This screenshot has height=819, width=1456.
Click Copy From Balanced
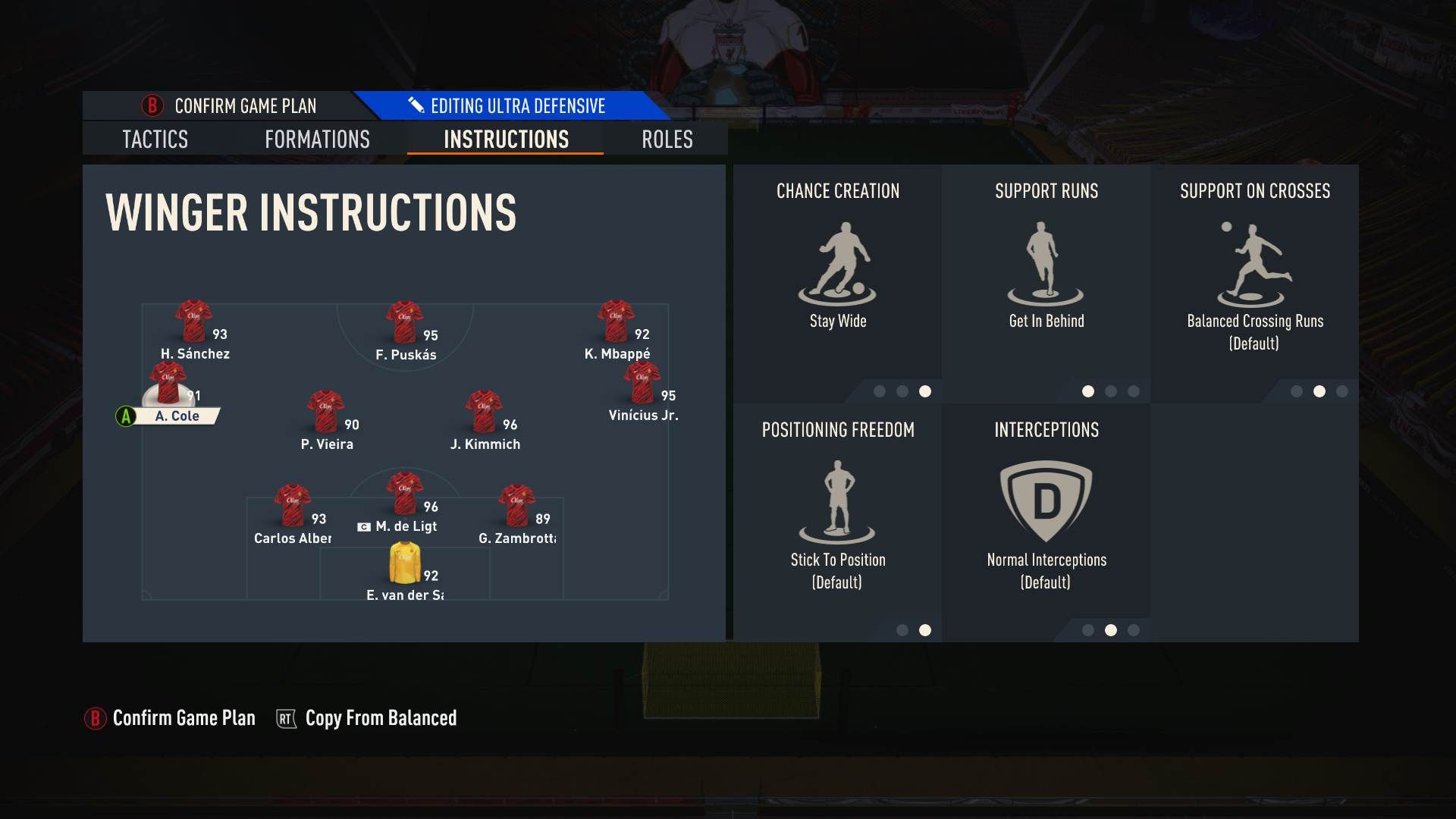coord(381,717)
